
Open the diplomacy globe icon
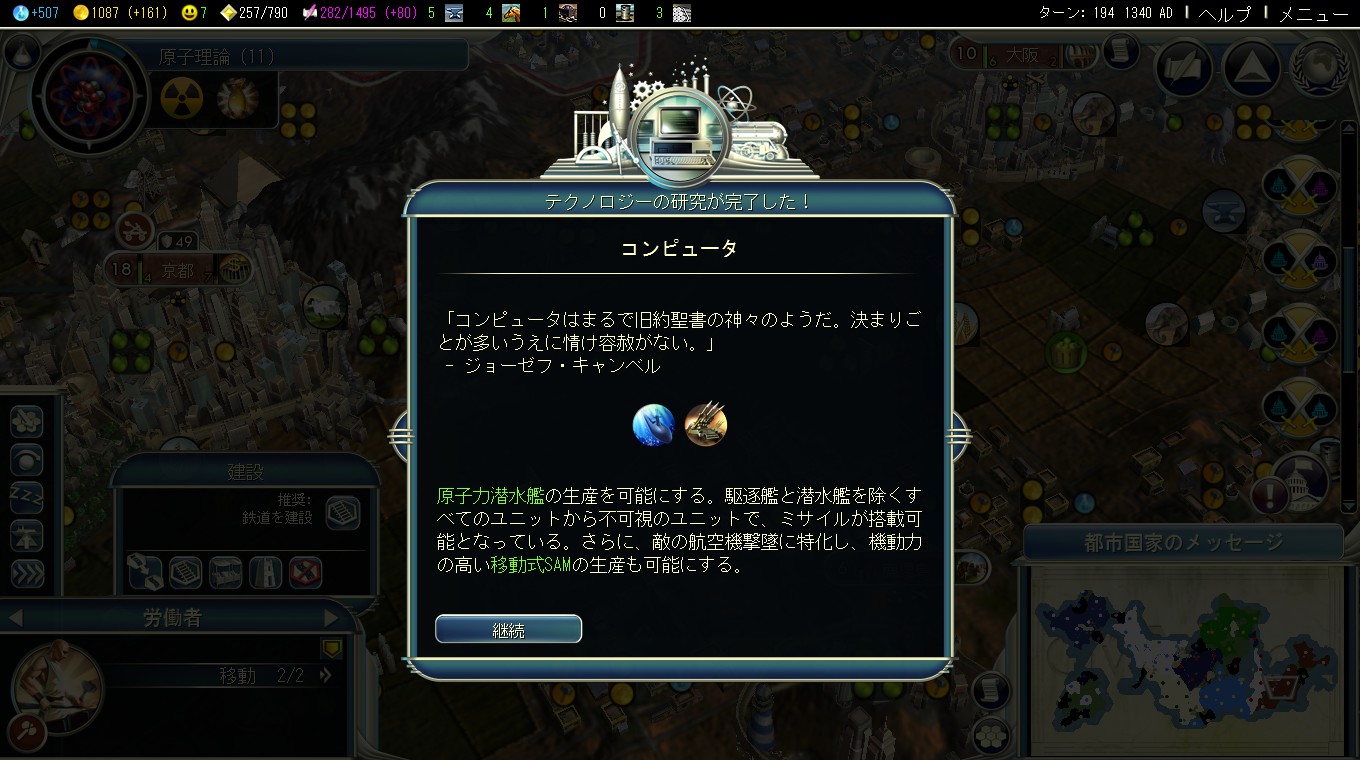tap(1316, 66)
